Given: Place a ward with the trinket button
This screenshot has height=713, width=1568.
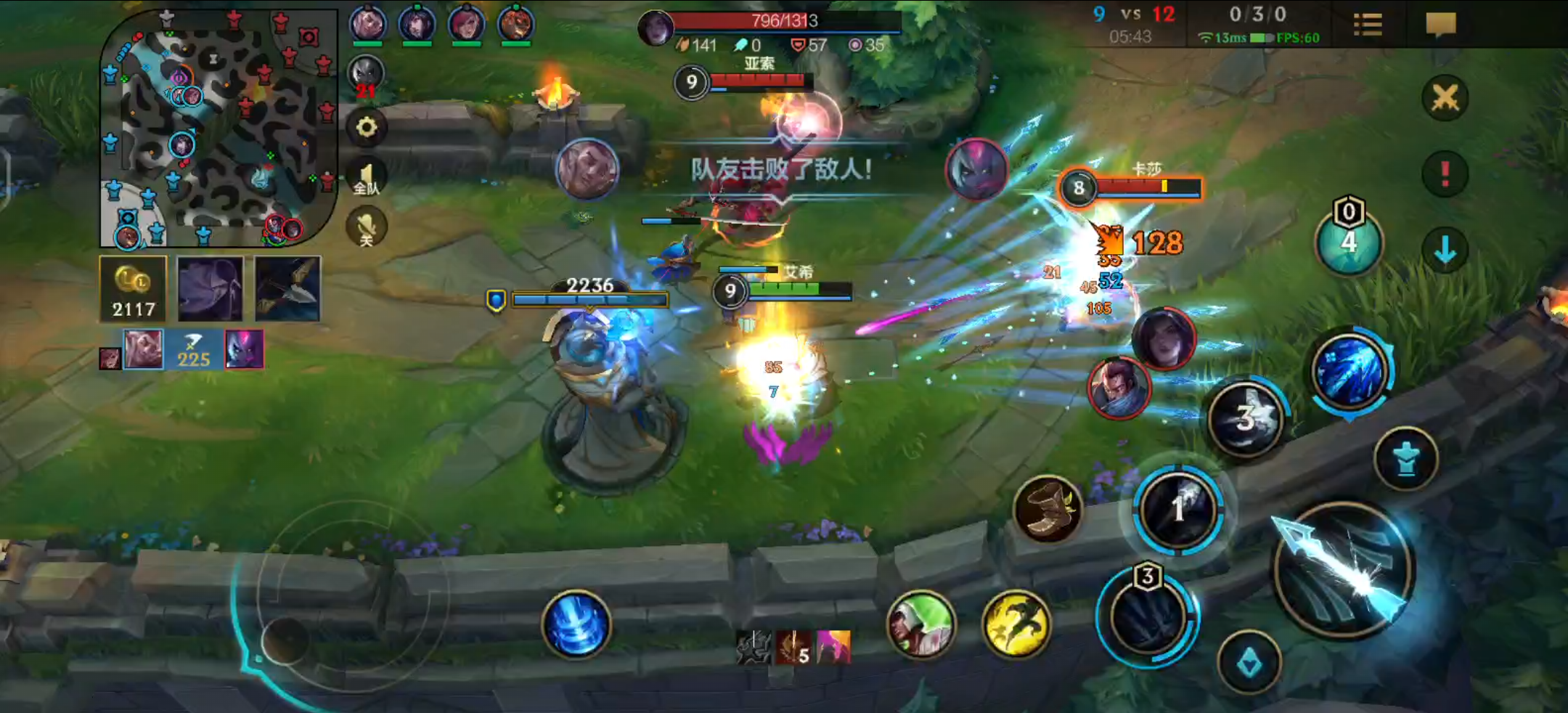Looking at the screenshot, I should pyautogui.click(x=1348, y=241).
